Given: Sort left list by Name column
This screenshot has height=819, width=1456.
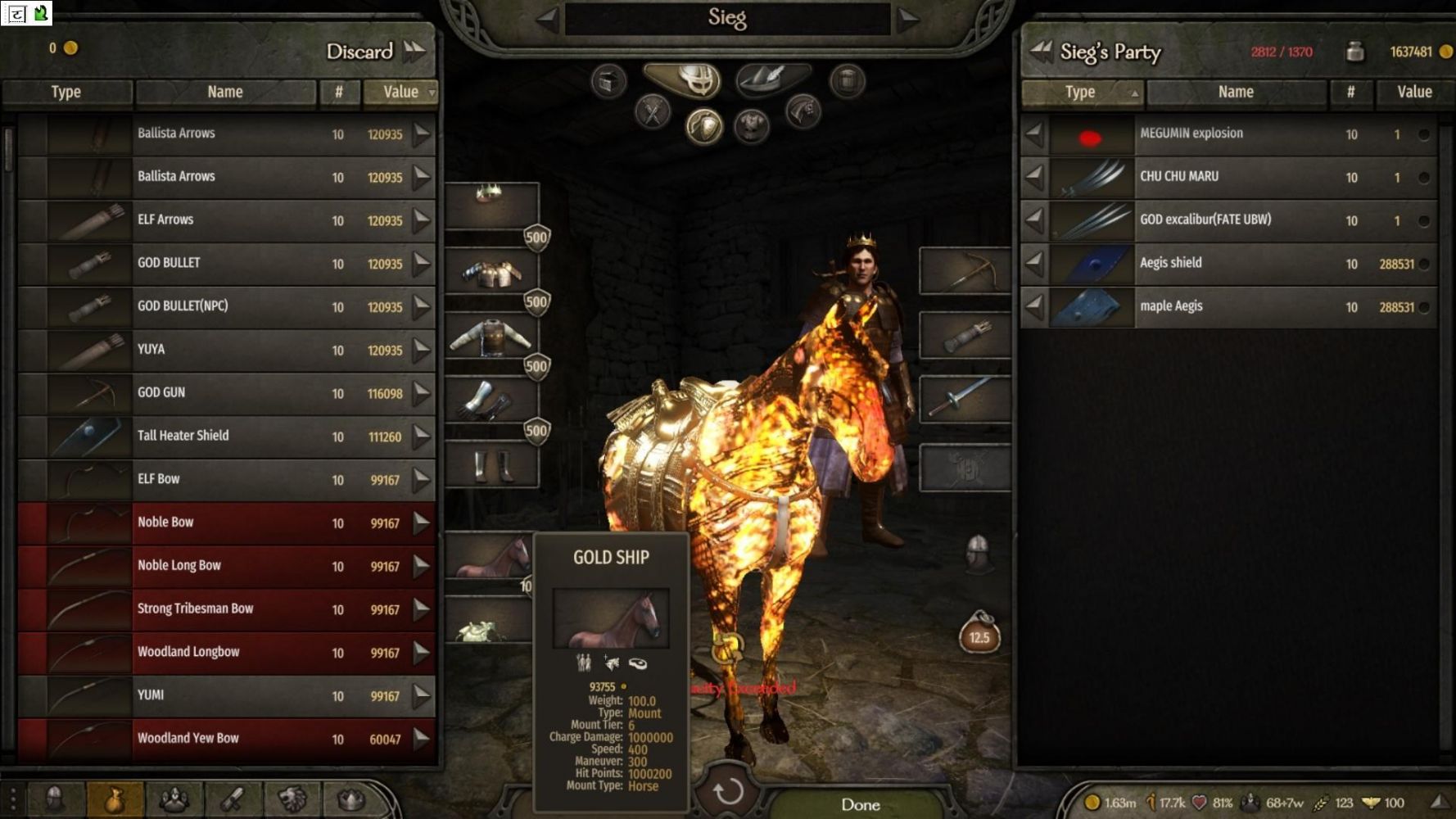Looking at the screenshot, I should 225,92.
